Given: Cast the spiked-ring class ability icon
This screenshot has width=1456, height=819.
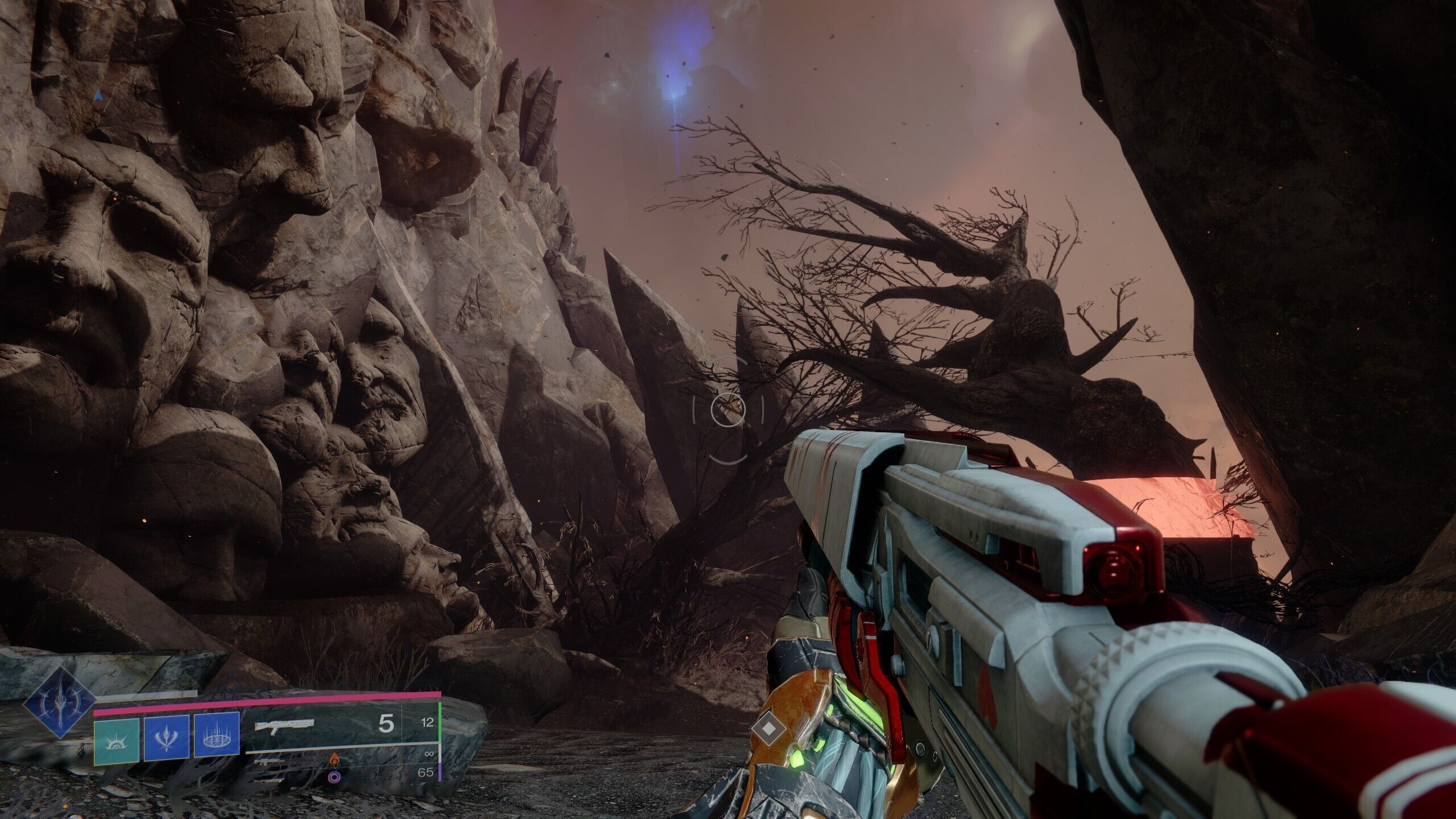Looking at the screenshot, I should (x=216, y=739).
